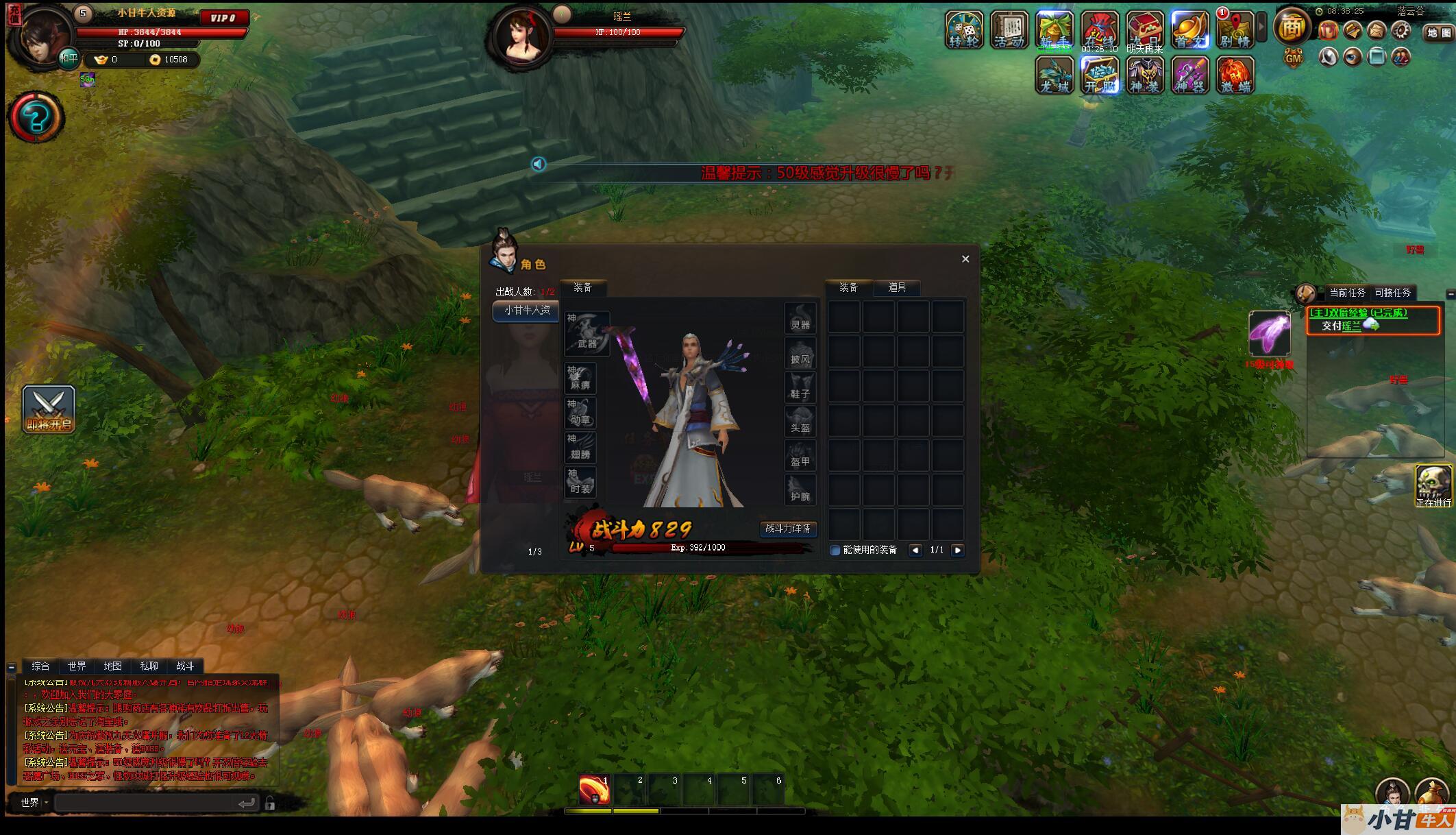Open the gear settings icon
This screenshot has width=1456, height=835.
[1401, 31]
